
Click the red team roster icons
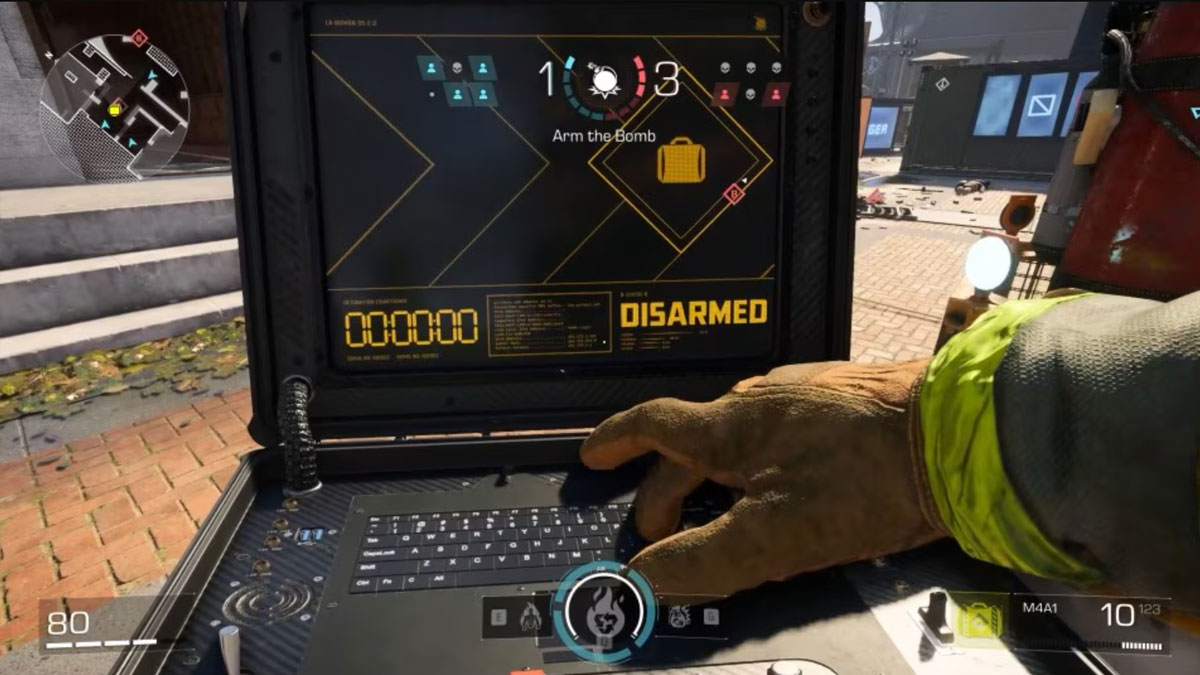[752, 82]
